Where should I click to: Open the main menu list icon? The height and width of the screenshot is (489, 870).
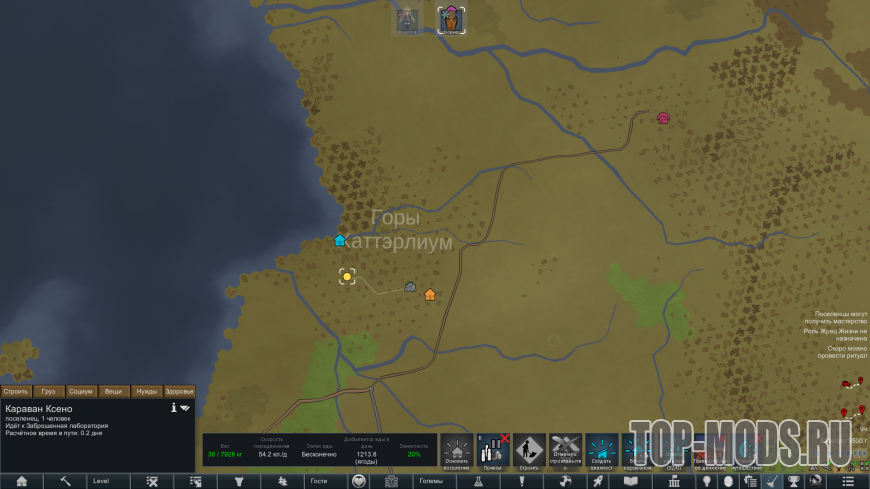[x=848, y=481]
